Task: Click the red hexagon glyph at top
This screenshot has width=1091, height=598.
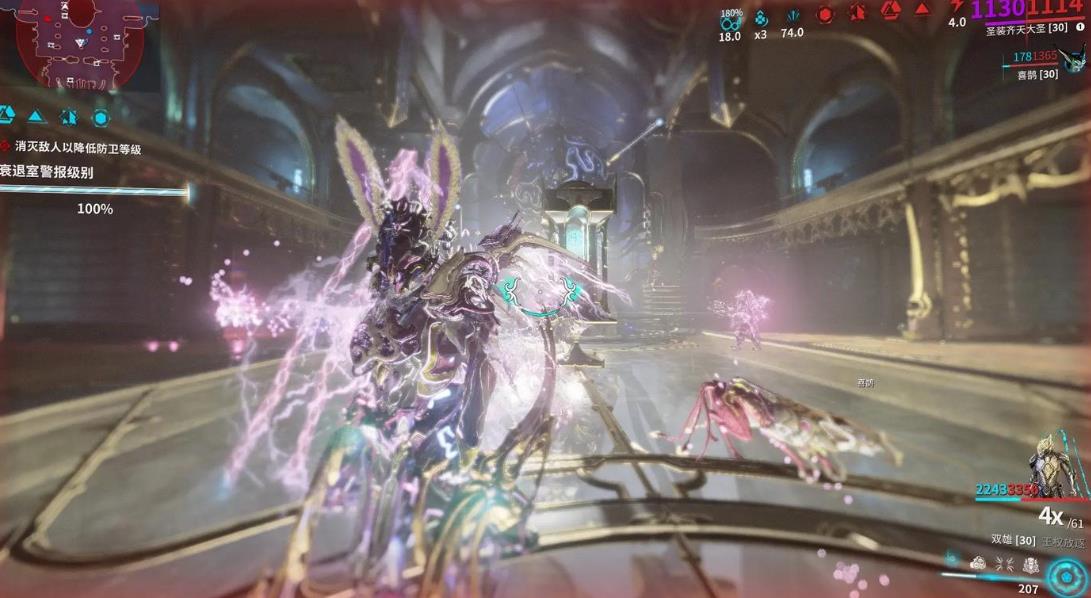Action: 825,14
